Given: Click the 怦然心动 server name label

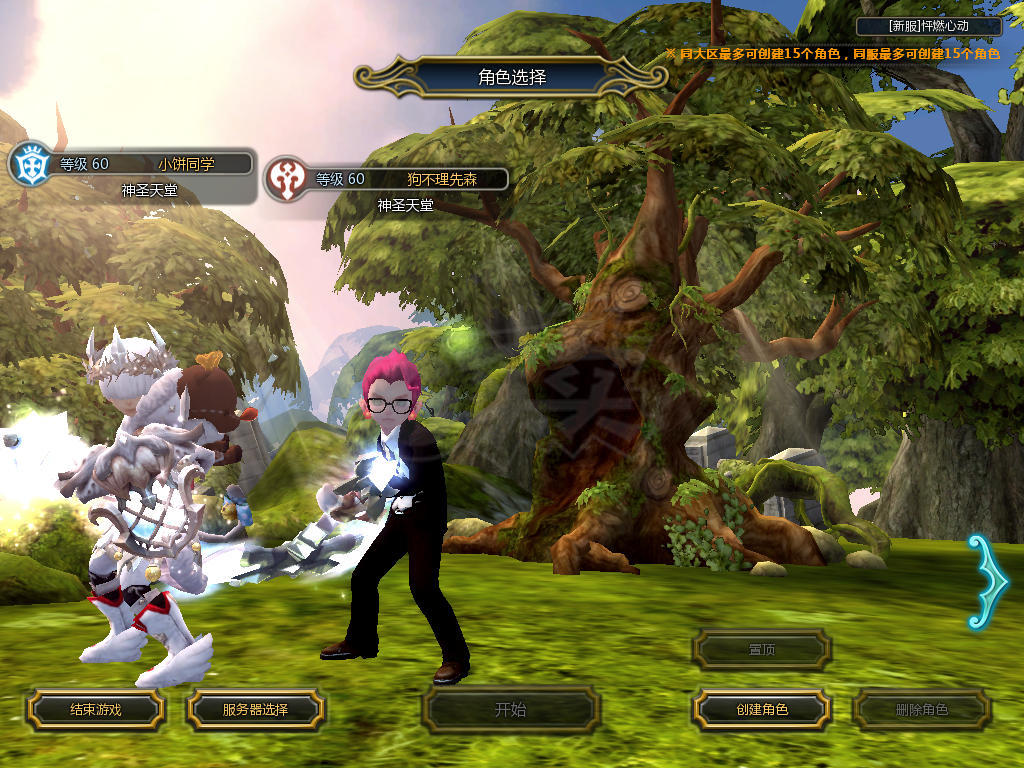Looking at the screenshot, I should [x=929, y=26].
